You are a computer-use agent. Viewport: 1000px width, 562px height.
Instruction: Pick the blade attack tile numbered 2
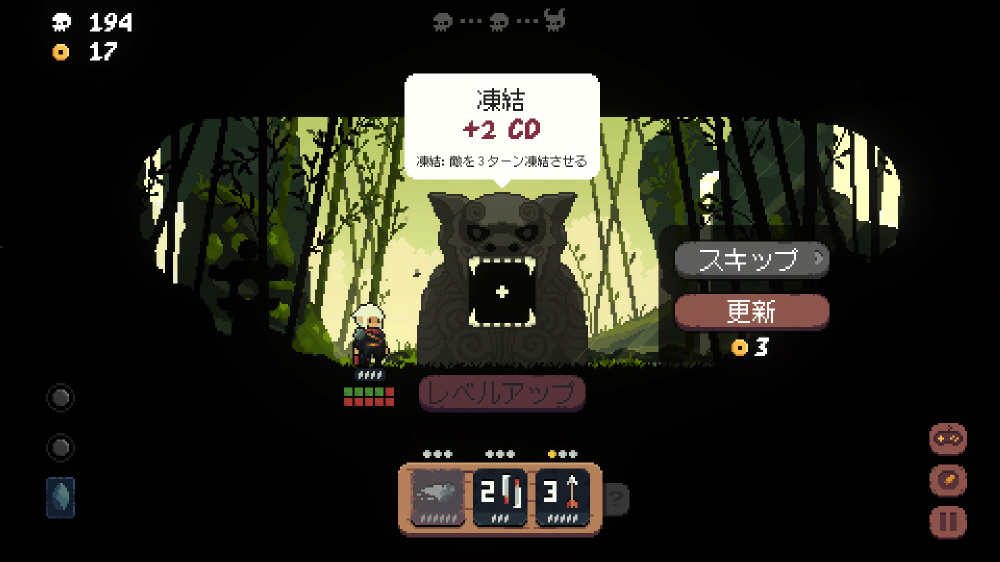tap(500, 495)
